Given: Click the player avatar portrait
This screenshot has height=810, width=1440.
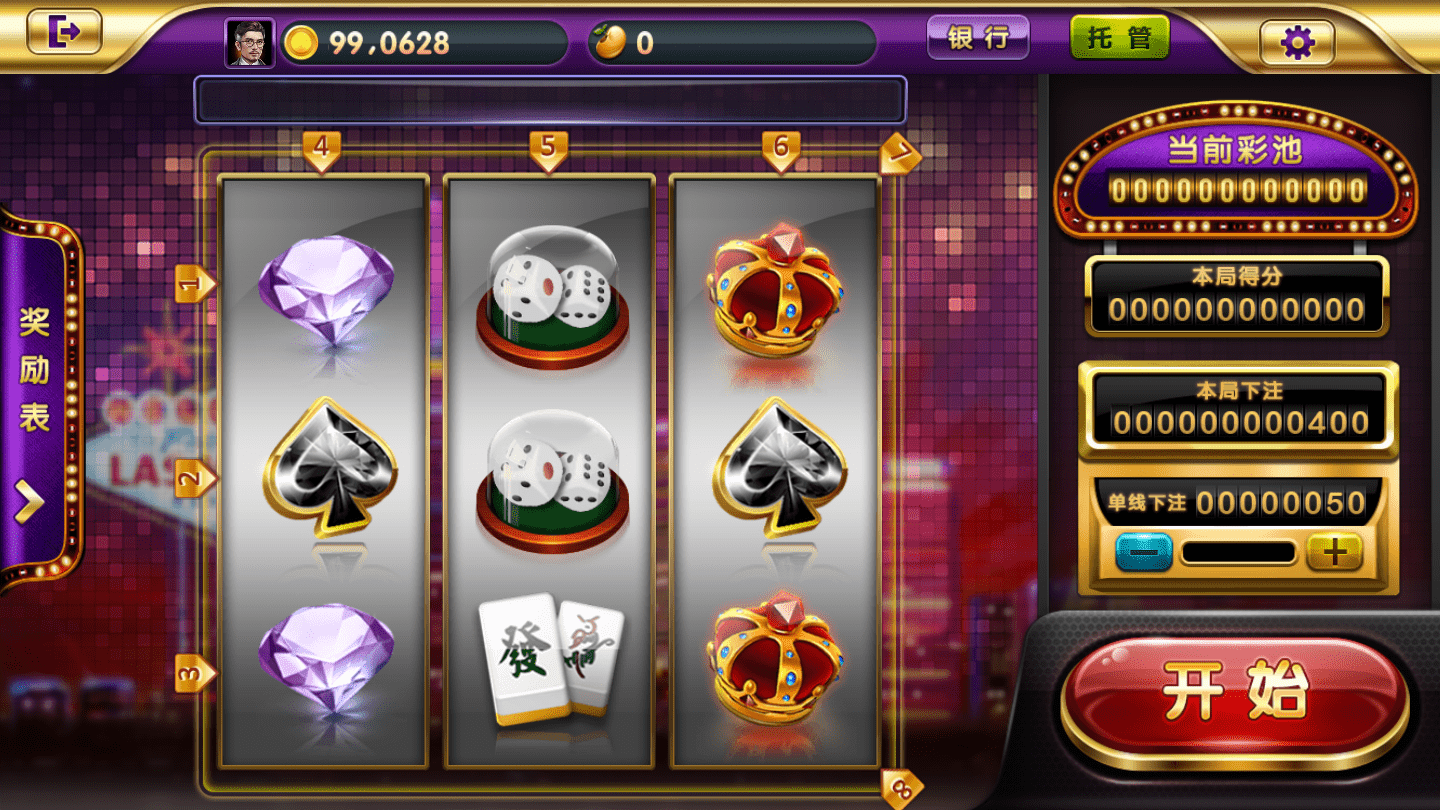Looking at the screenshot, I should (249, 43).
